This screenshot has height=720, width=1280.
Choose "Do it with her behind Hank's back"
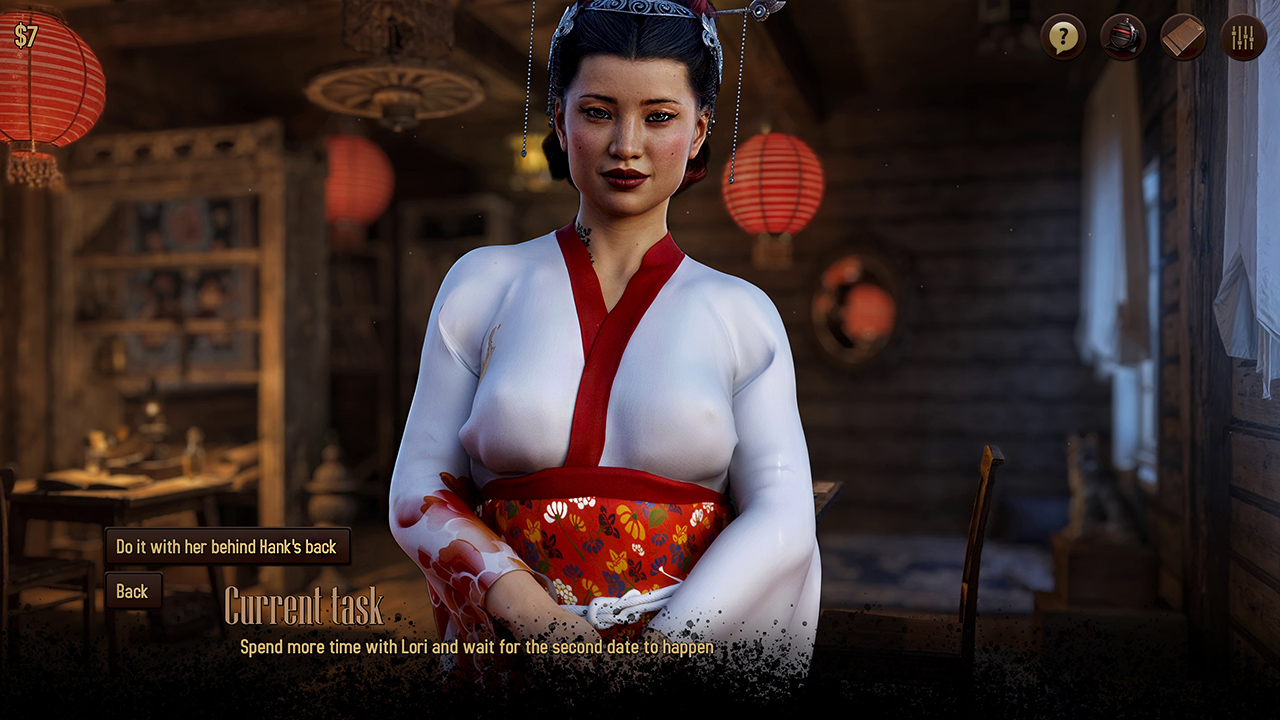pos(227,547)
